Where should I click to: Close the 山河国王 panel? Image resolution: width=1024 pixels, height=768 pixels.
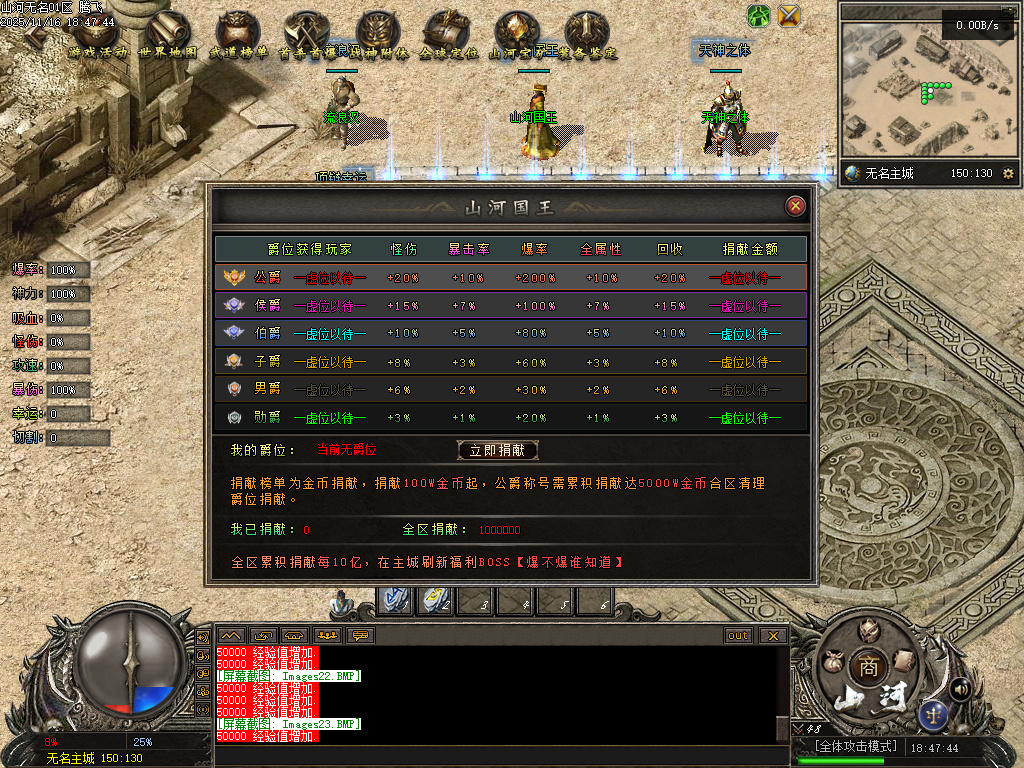[796, 206]
